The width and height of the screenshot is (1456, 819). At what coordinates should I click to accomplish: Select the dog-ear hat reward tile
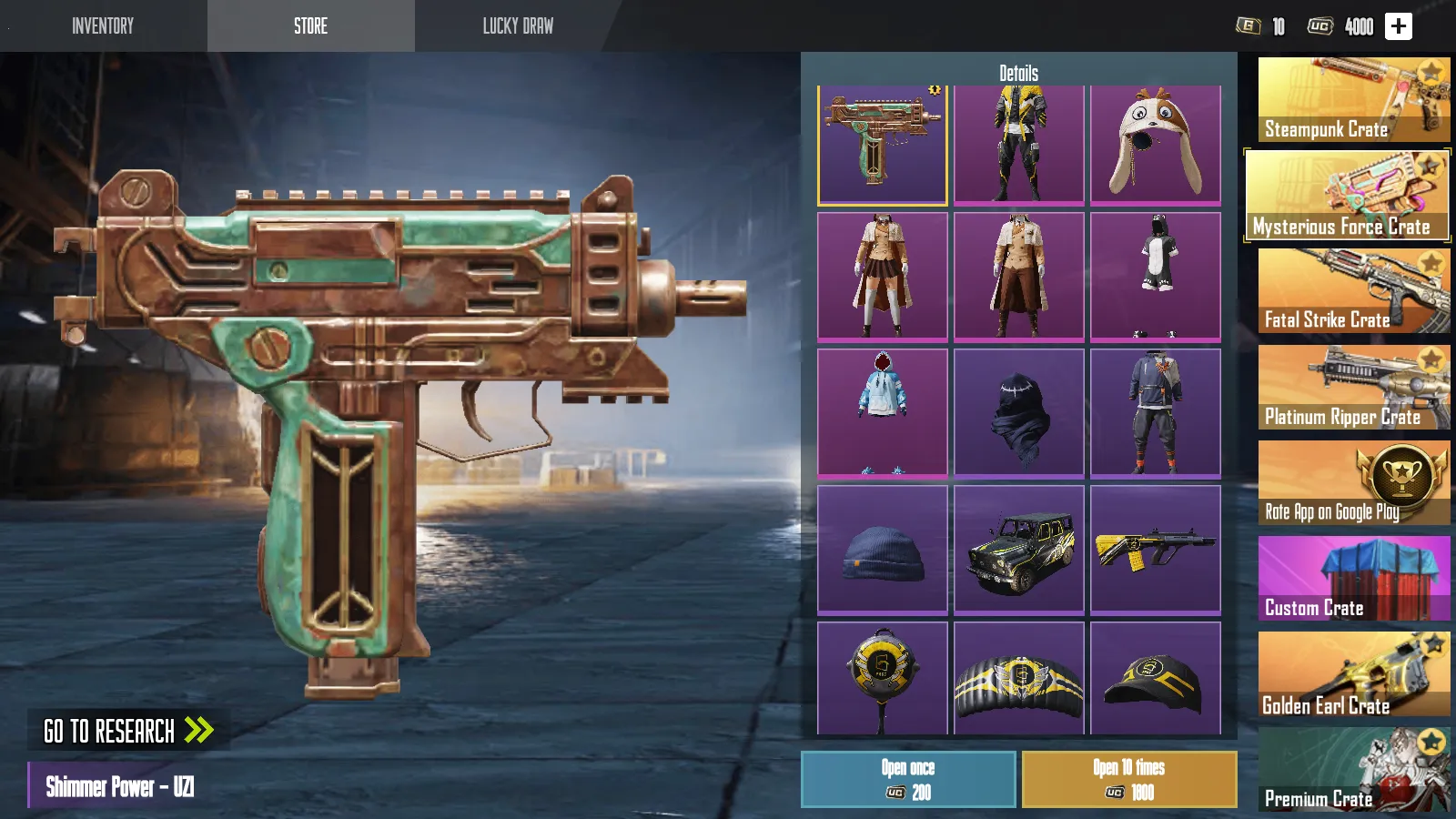pyautogui.click(x=1156, y=144)
